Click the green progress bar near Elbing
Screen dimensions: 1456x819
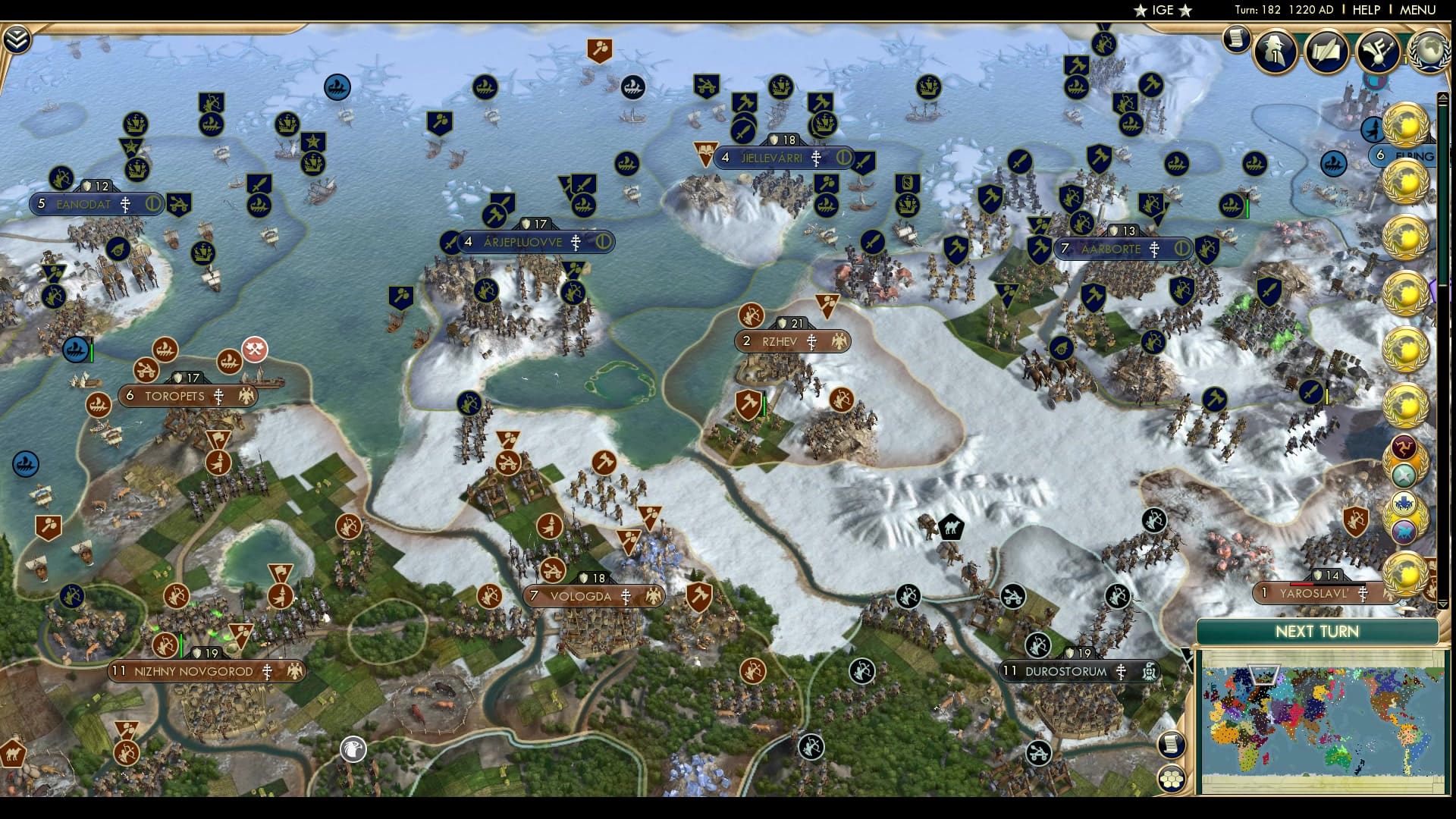[x=1247, y=206]
